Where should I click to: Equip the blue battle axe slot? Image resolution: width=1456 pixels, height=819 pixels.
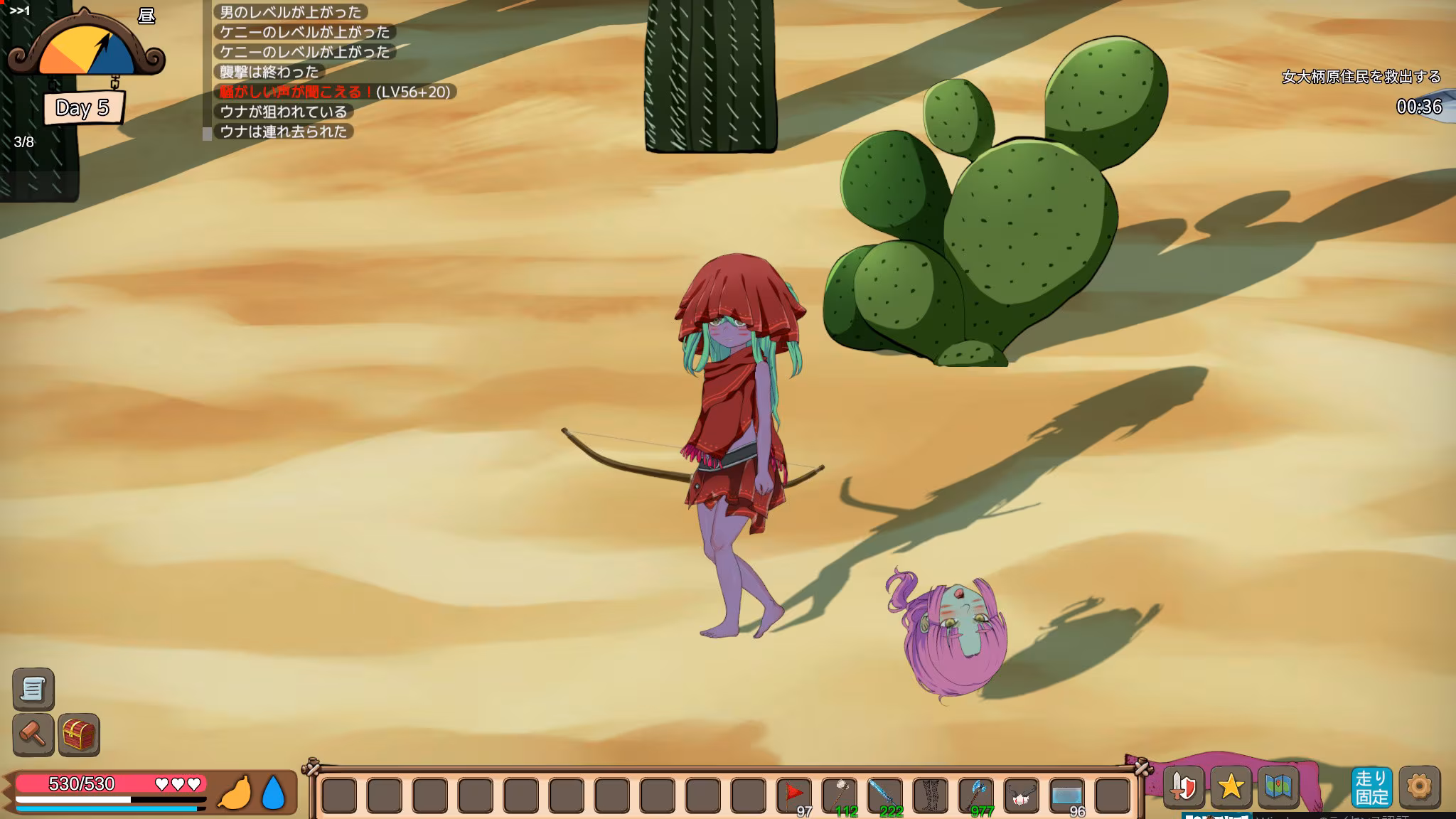[976, 793]
